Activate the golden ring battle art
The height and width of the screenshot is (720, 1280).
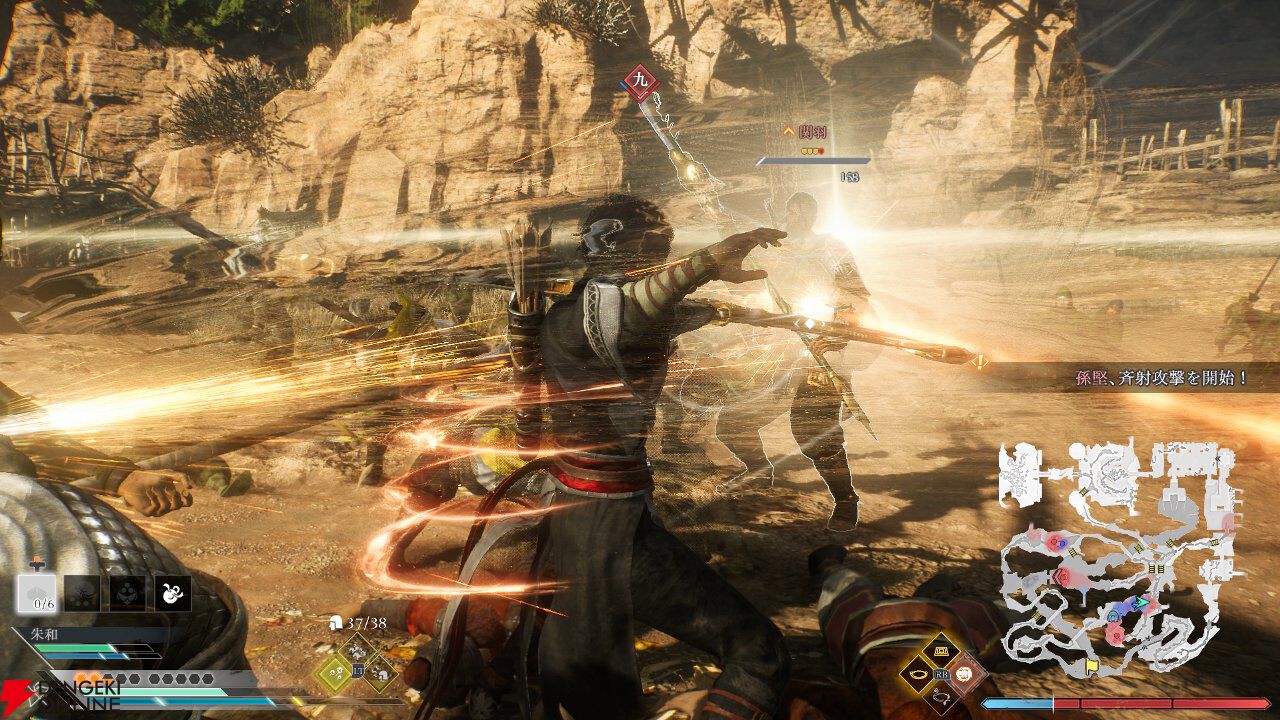click(x=918, y=673)
